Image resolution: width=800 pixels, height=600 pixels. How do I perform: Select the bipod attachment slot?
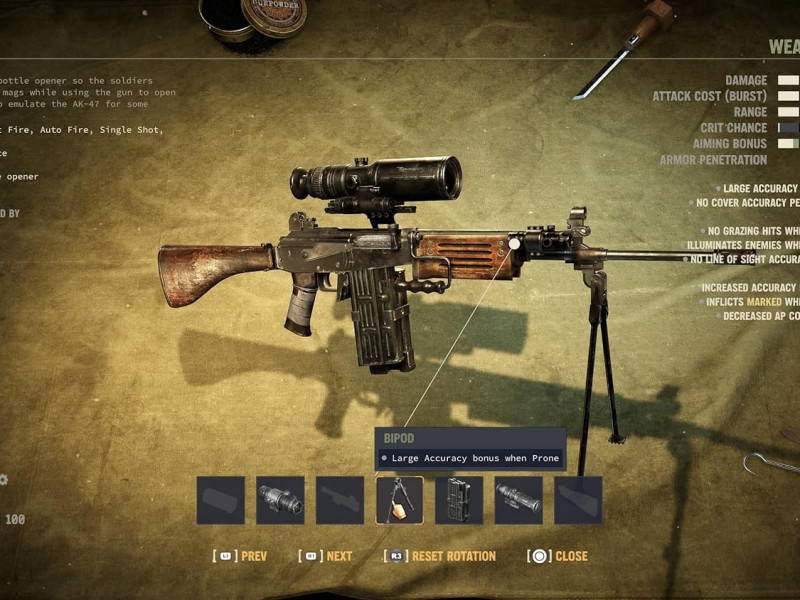coord(399,500)
